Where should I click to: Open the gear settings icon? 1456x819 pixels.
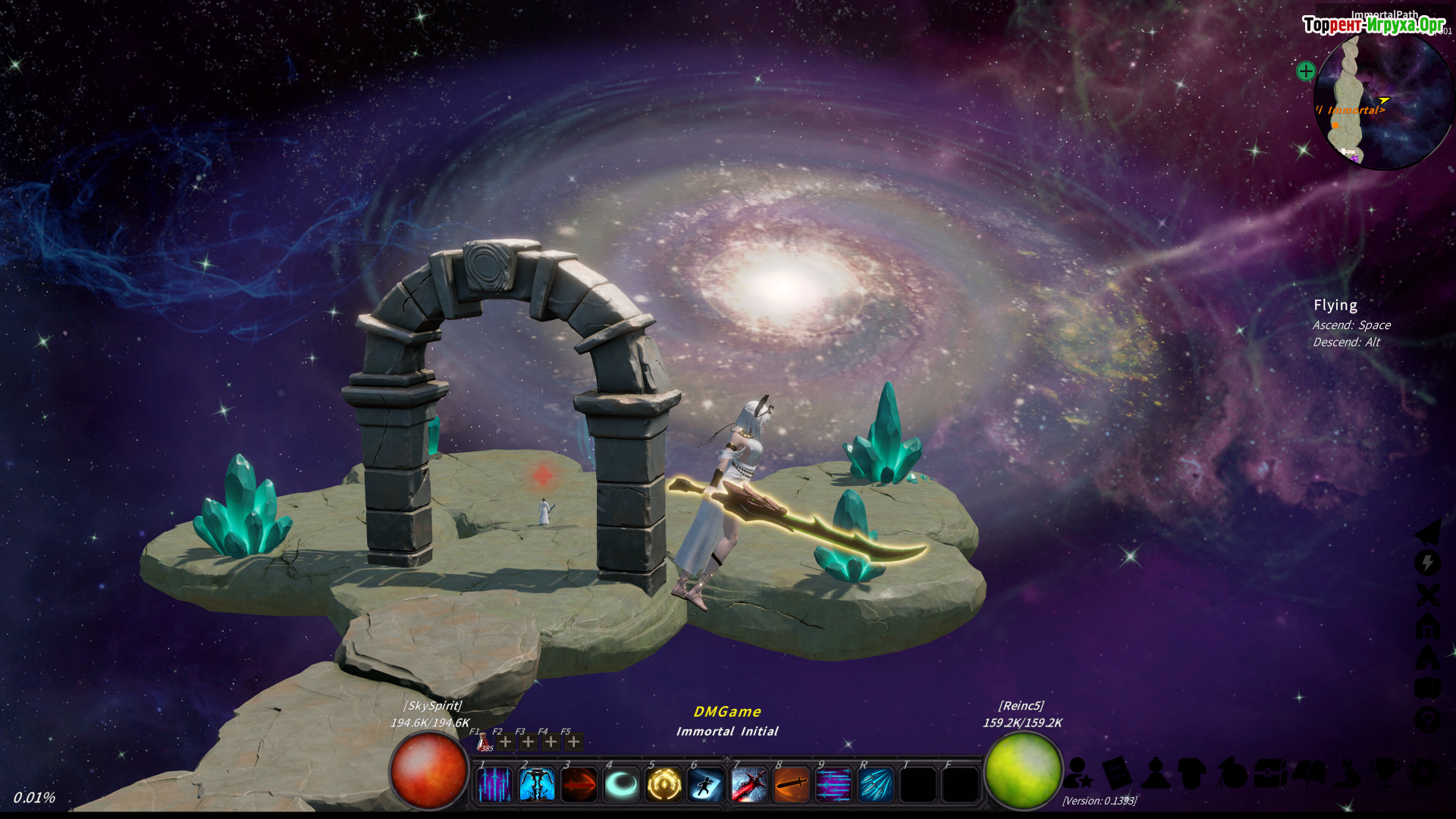click(x=1425, y=773)
